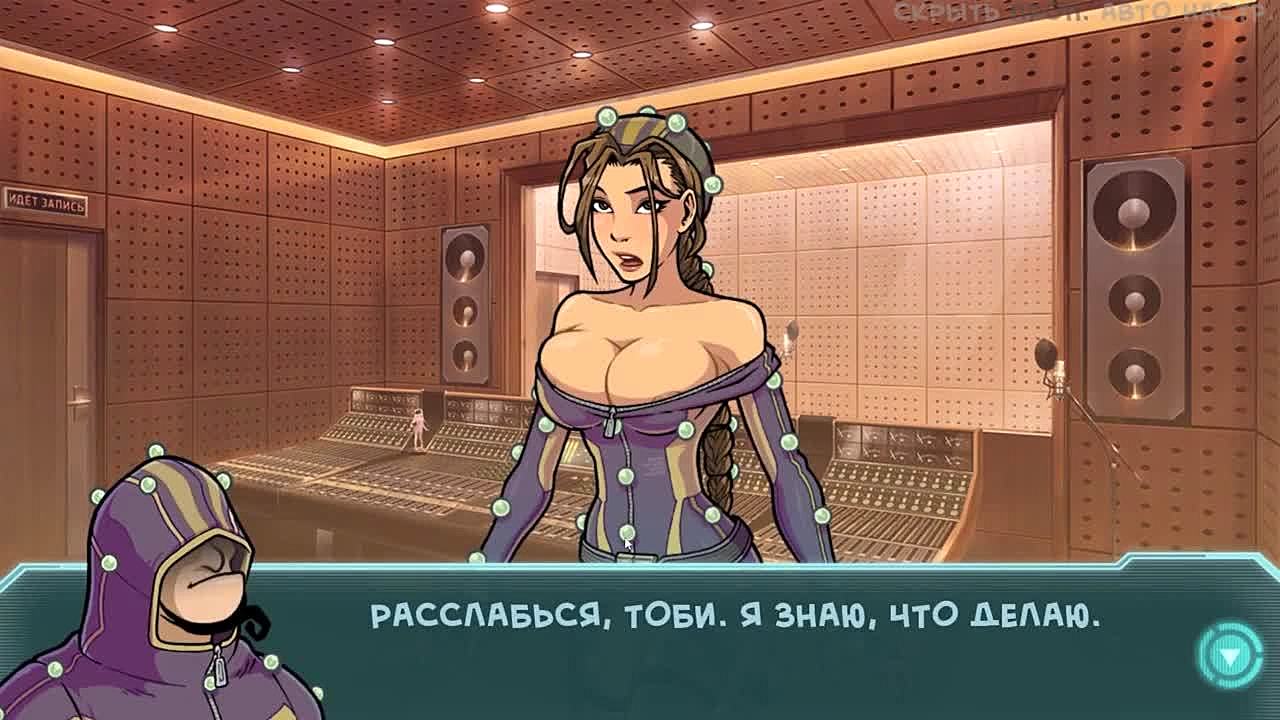Advance dialogue with the glowing arrow button
This screenshot has height=720, width=1280.
(1230, 655)
